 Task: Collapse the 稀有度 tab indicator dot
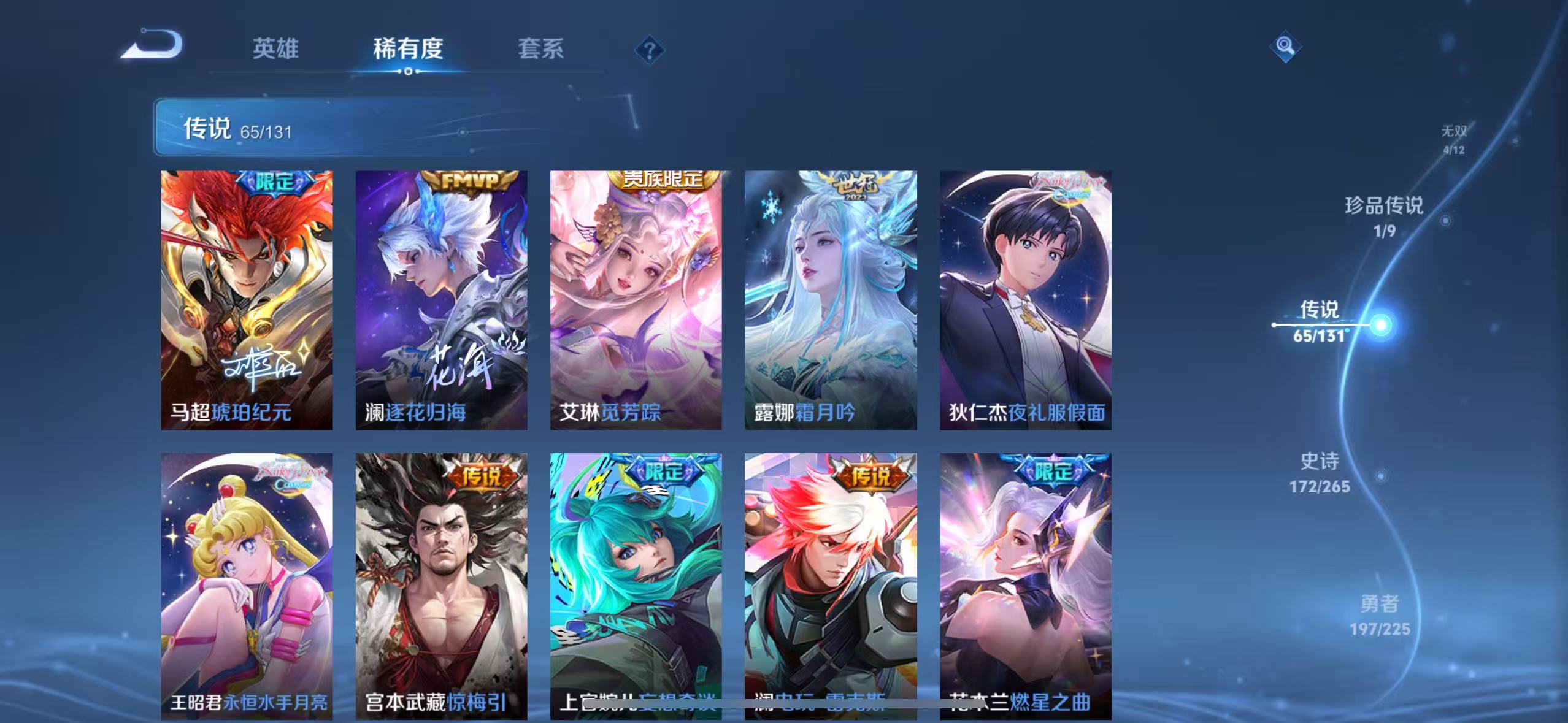pyautogui.click(x=409, y=71)
